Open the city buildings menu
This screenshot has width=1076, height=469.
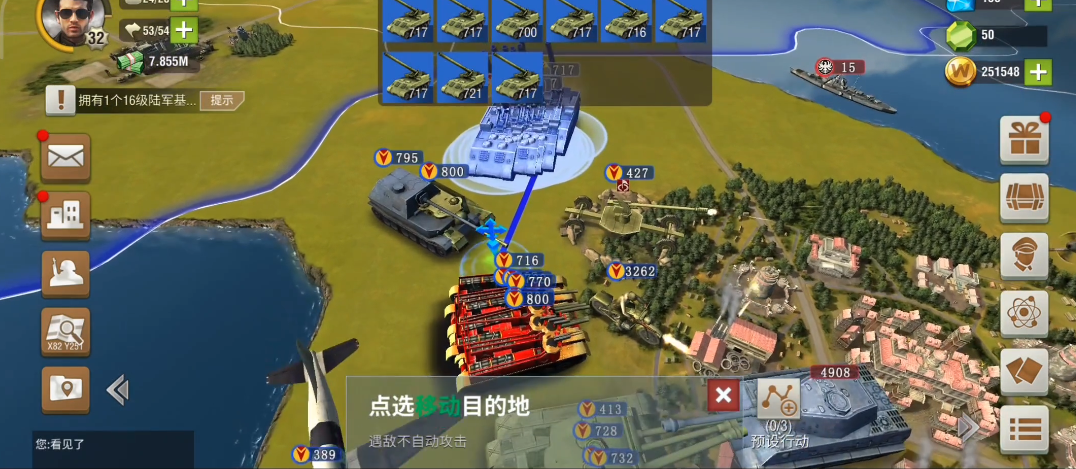[x=66, y=214]
